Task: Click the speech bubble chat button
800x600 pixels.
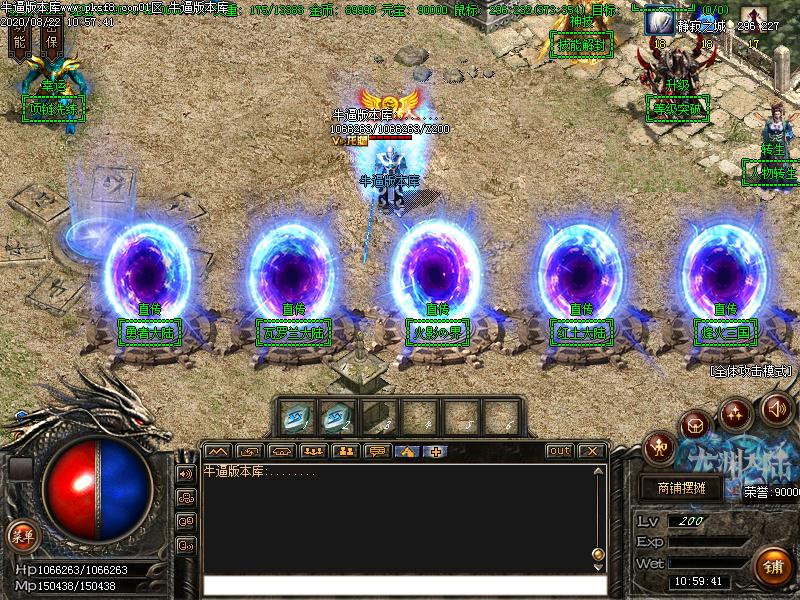Action: pos(378,451)
